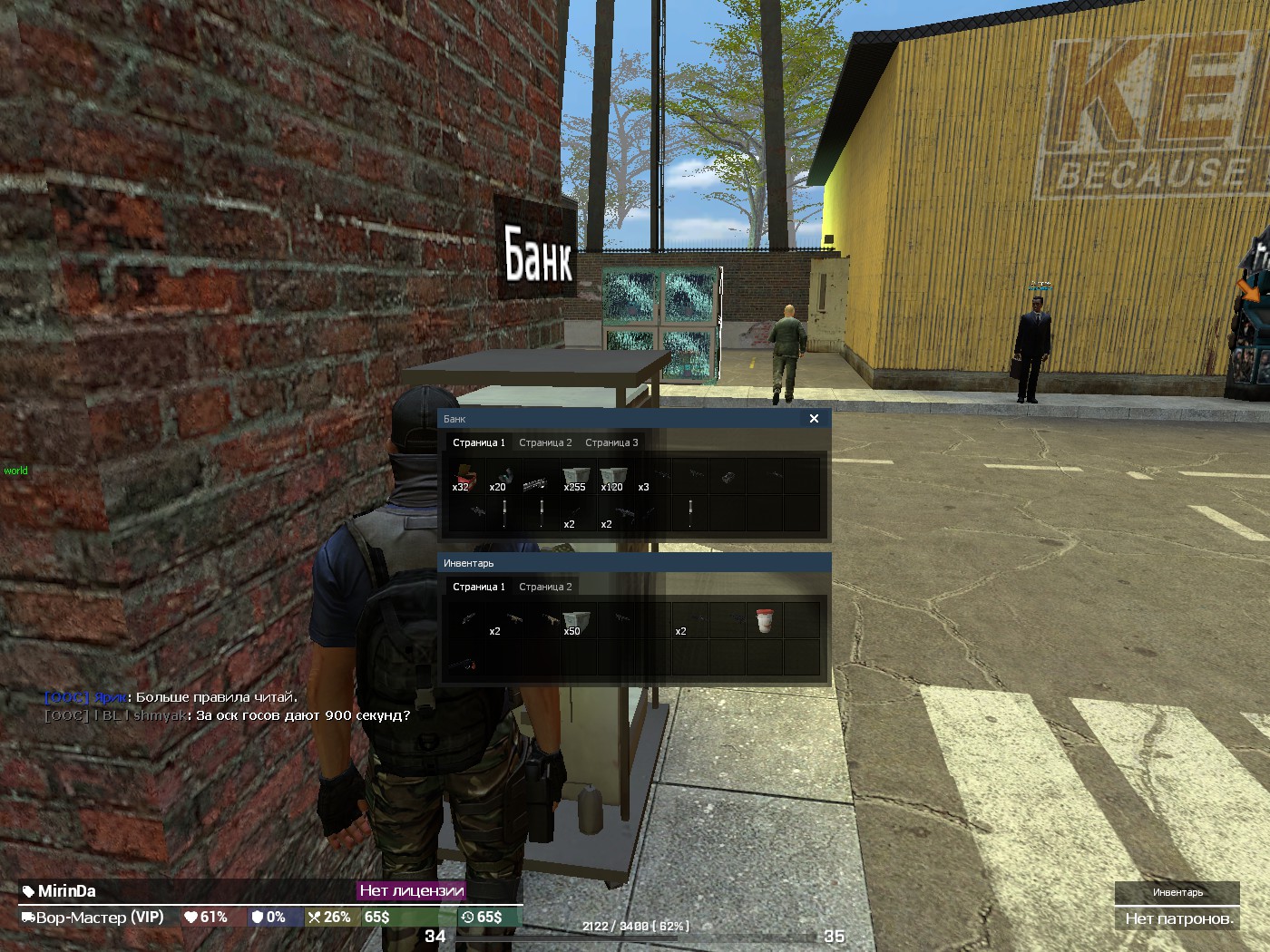The image size is (1270, 952).
Task: Pick the red-lidded white bucket inventory item
Action: 765,621
